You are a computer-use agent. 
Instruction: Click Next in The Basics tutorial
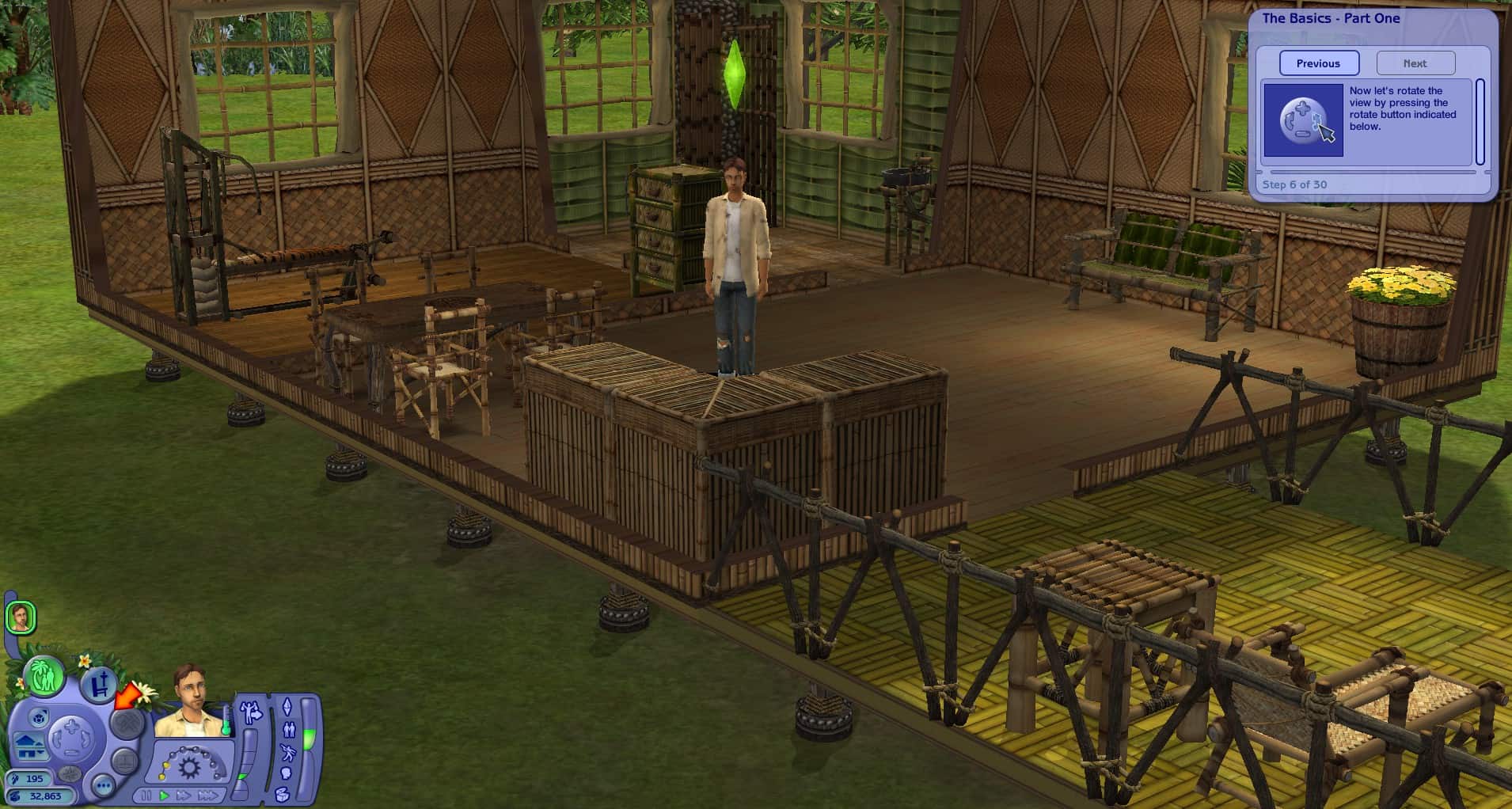coord(1415,63)
